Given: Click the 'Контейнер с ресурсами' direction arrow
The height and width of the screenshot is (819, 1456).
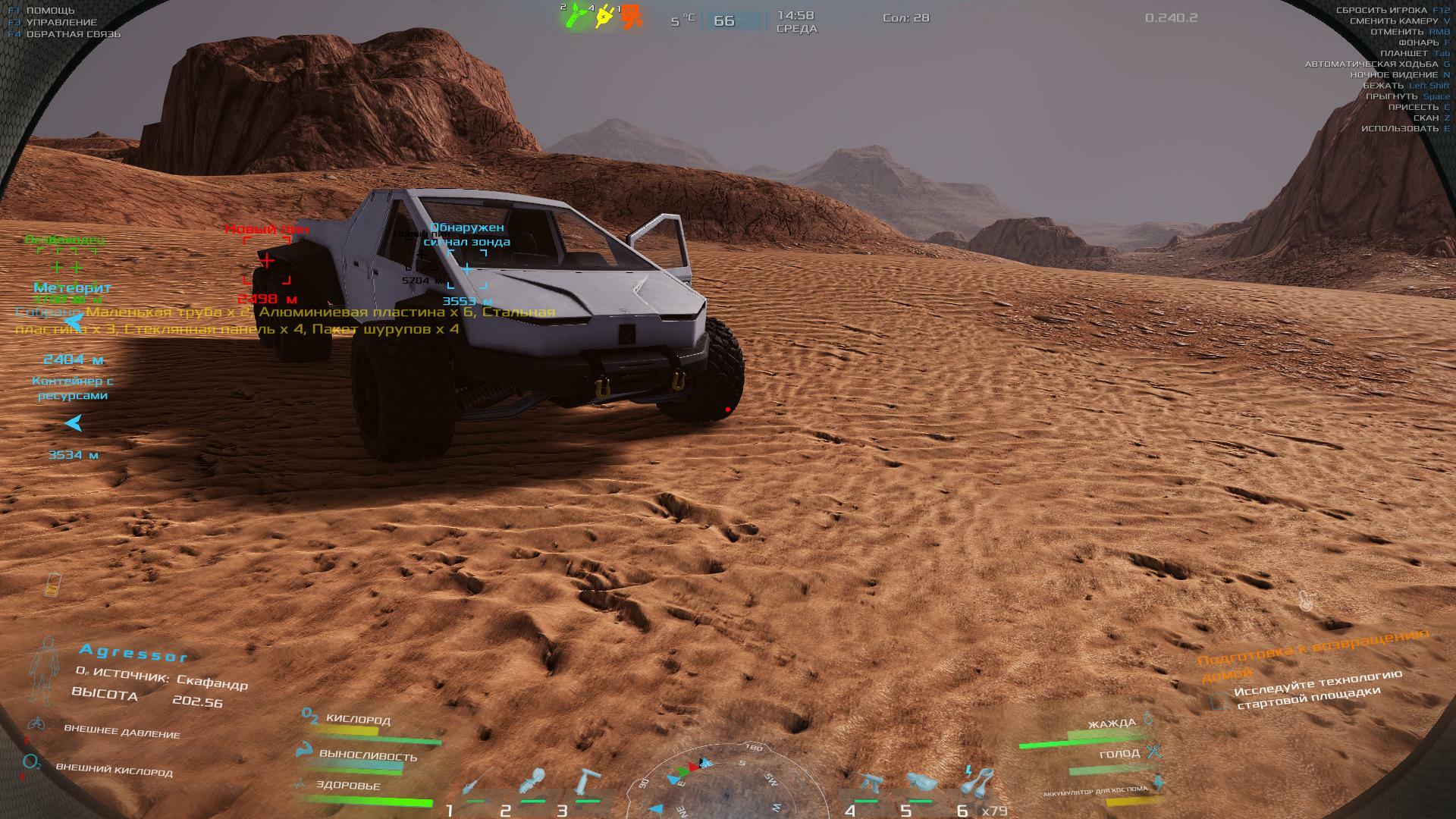Looking at the screenshot, I should pos(74,423).
